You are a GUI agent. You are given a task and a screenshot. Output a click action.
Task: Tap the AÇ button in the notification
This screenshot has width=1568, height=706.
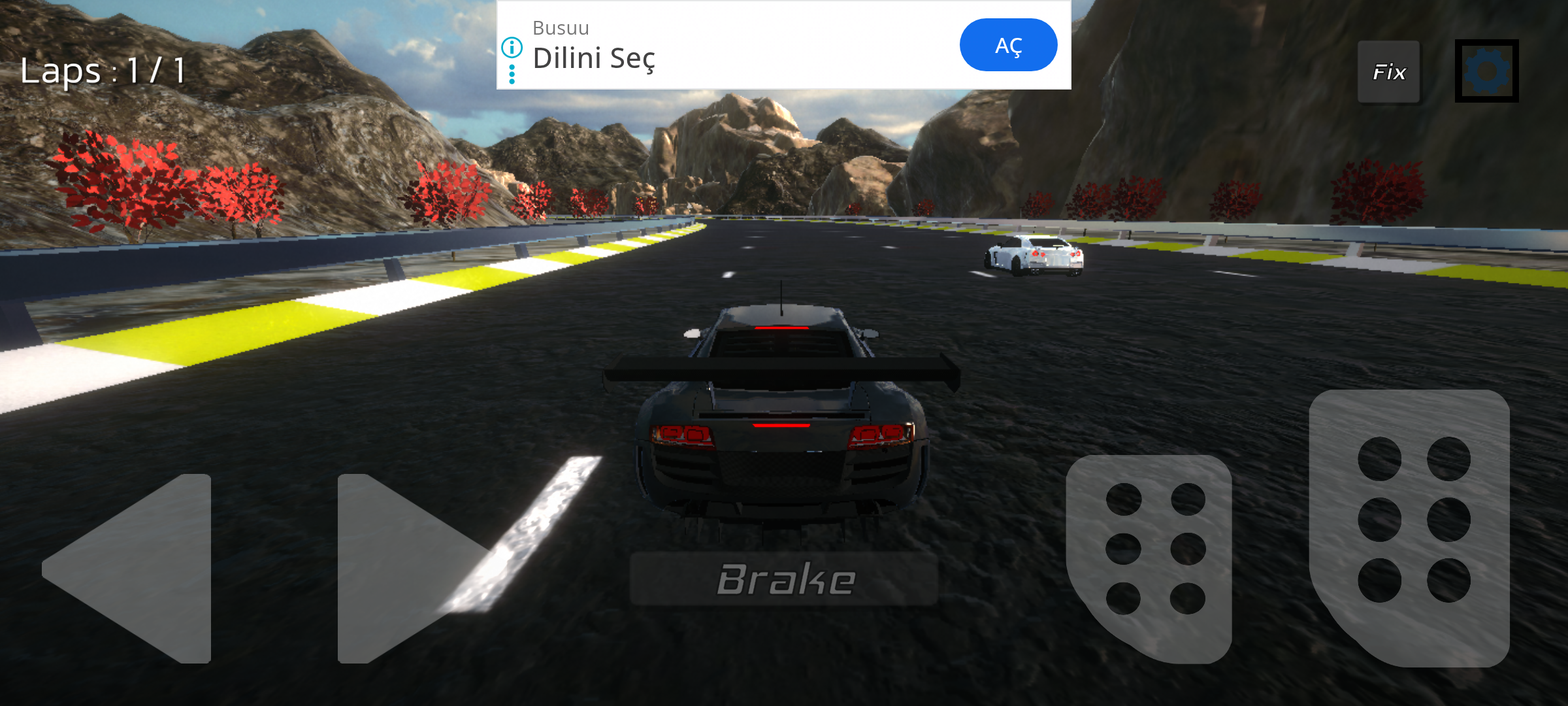pyautogui.click(x=1008, y=44)
